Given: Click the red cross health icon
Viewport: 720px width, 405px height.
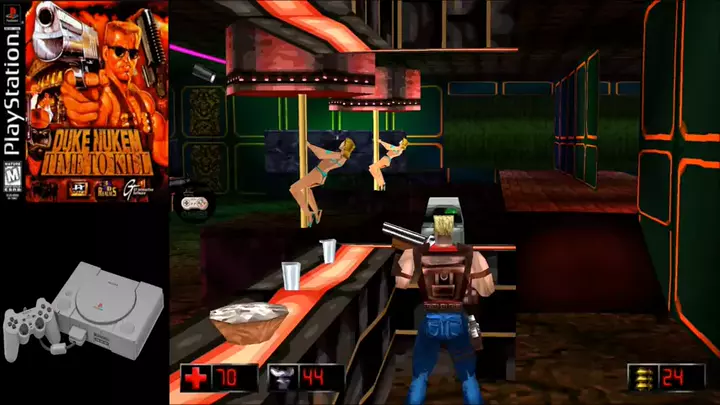Looking at the screenshot, I should [x=195, y=379].
